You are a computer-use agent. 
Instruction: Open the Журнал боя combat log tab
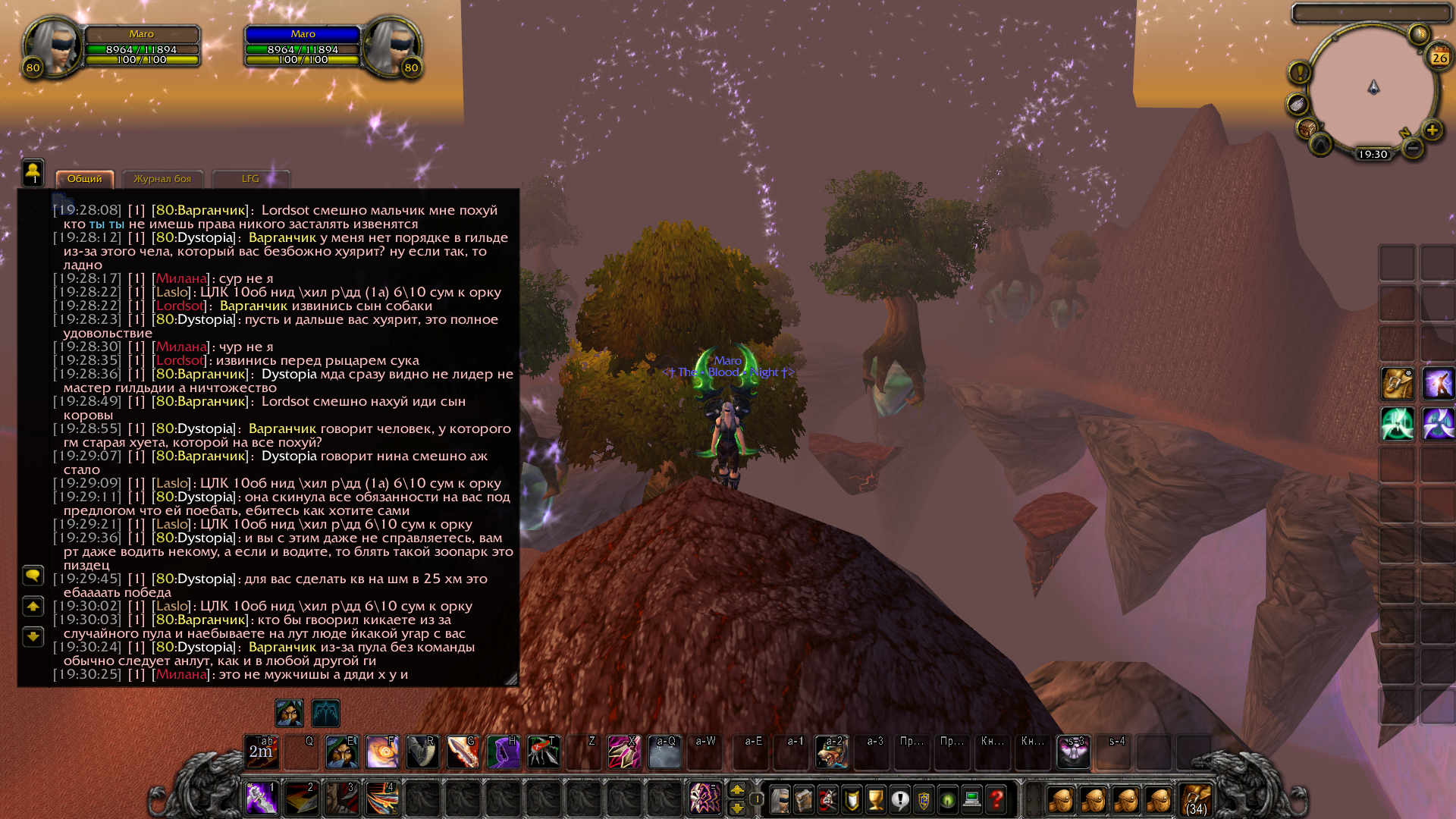162,179
